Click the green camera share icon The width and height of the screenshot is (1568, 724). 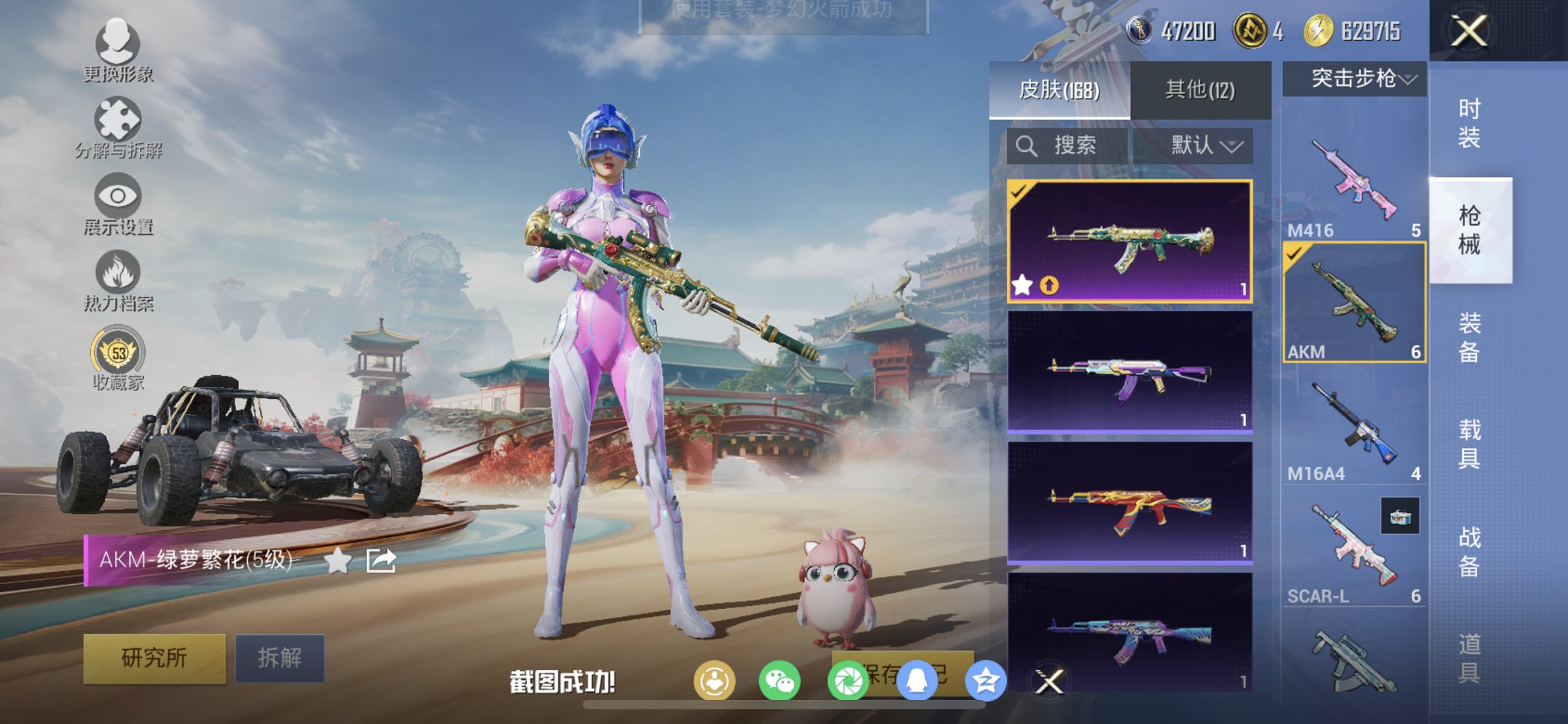[850, 682]
